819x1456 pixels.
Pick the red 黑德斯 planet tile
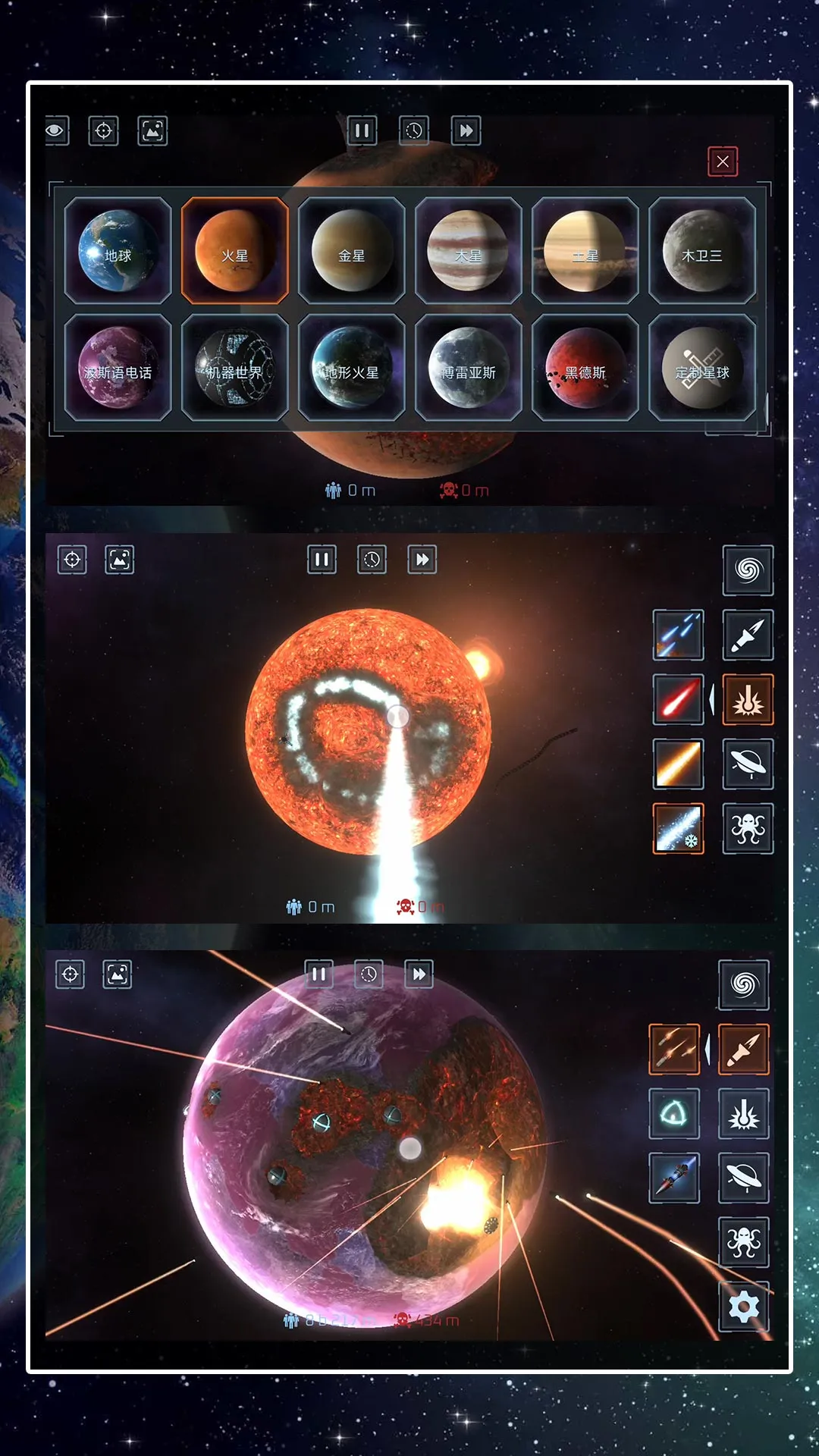[585, 369]
